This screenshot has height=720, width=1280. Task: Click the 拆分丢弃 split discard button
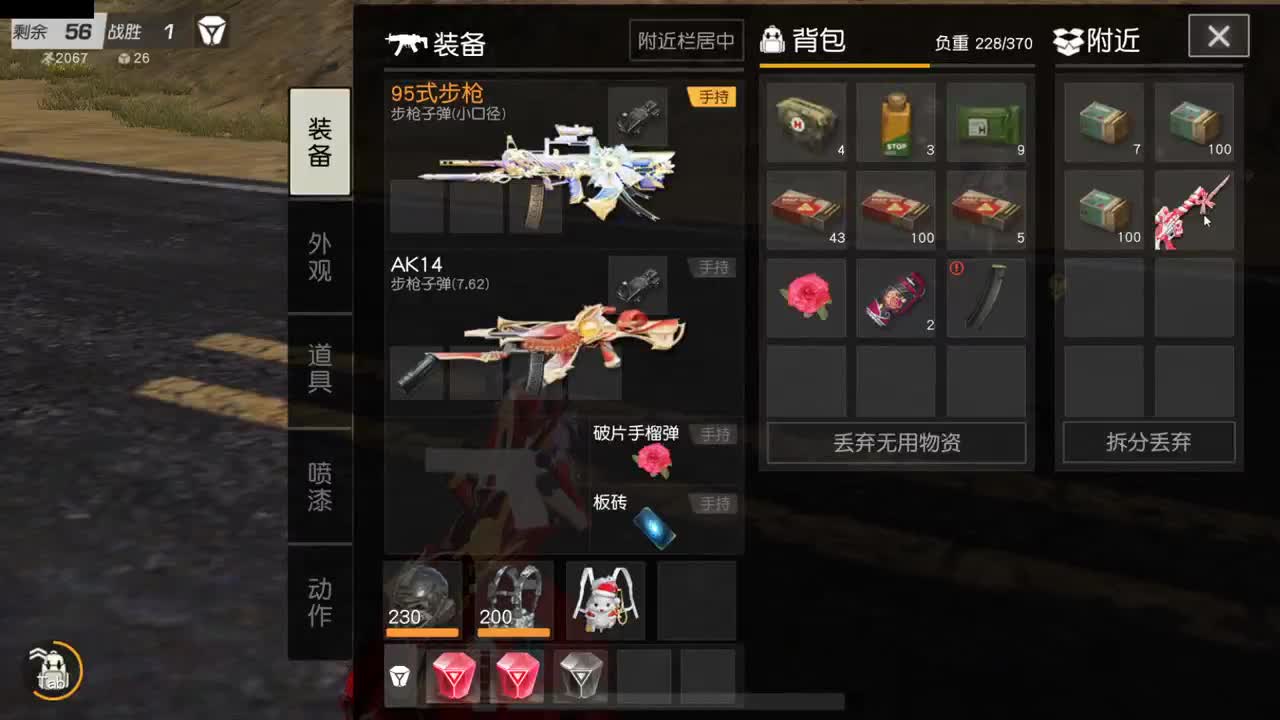click(x=1148, y=443)
